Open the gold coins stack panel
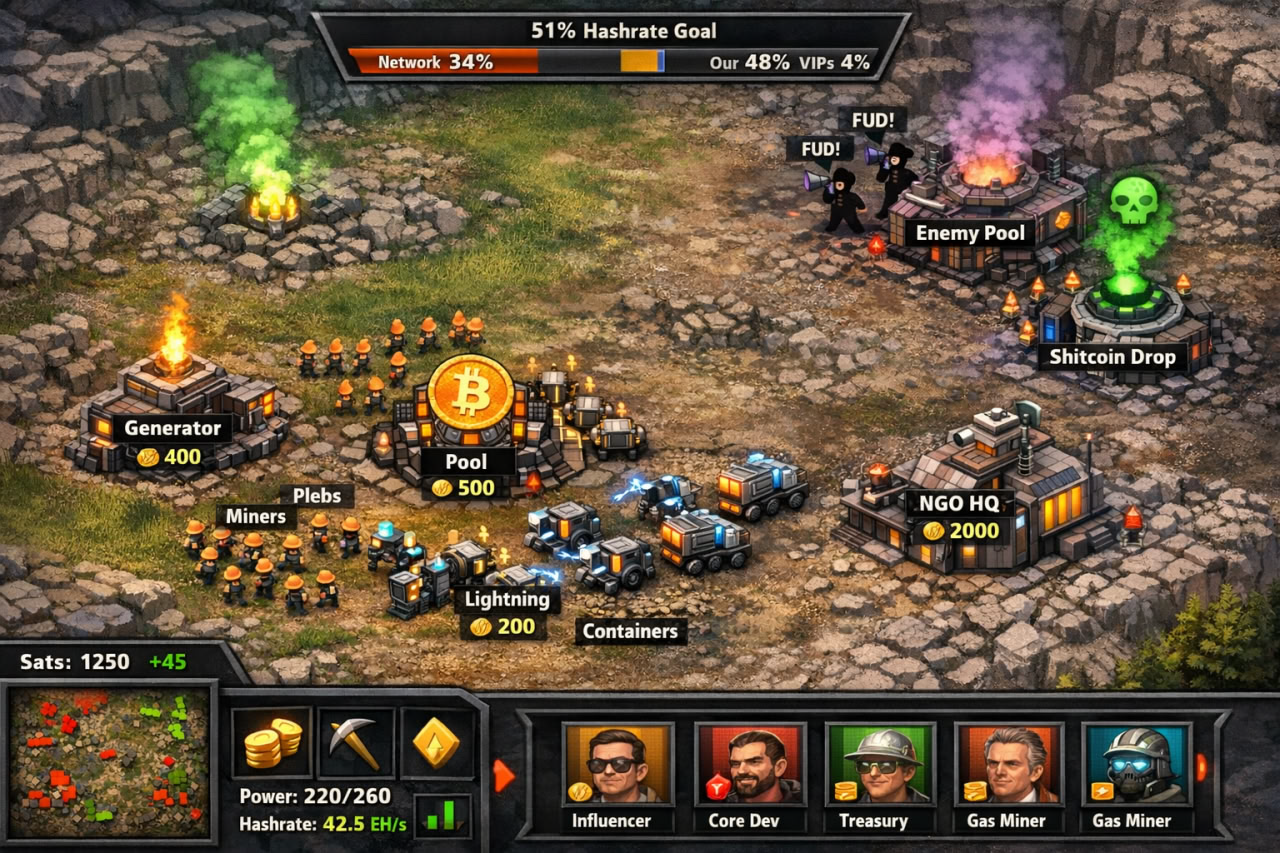The image size is (1280, 853). coord(272,742)
